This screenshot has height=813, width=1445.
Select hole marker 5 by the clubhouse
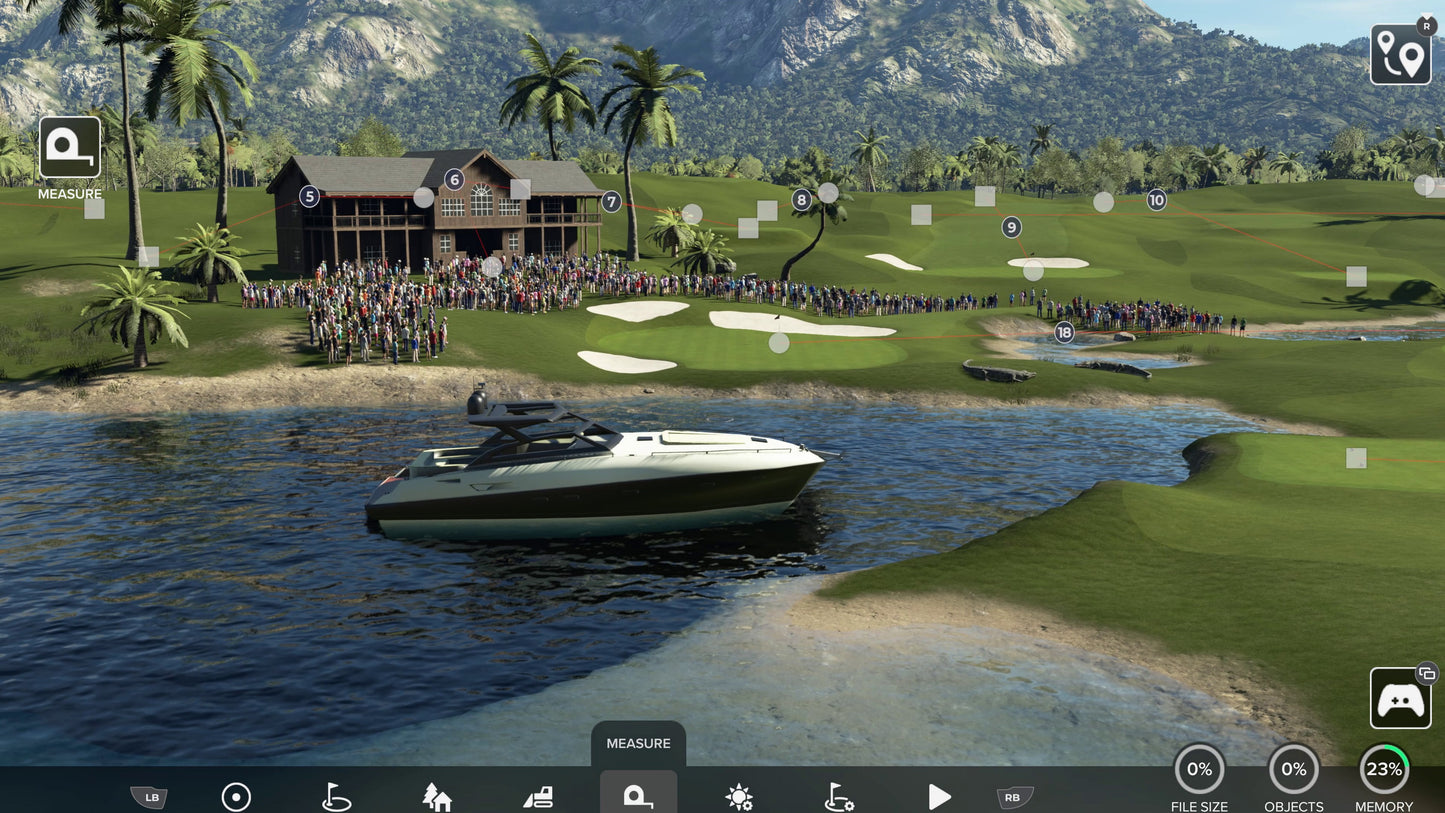308,195
